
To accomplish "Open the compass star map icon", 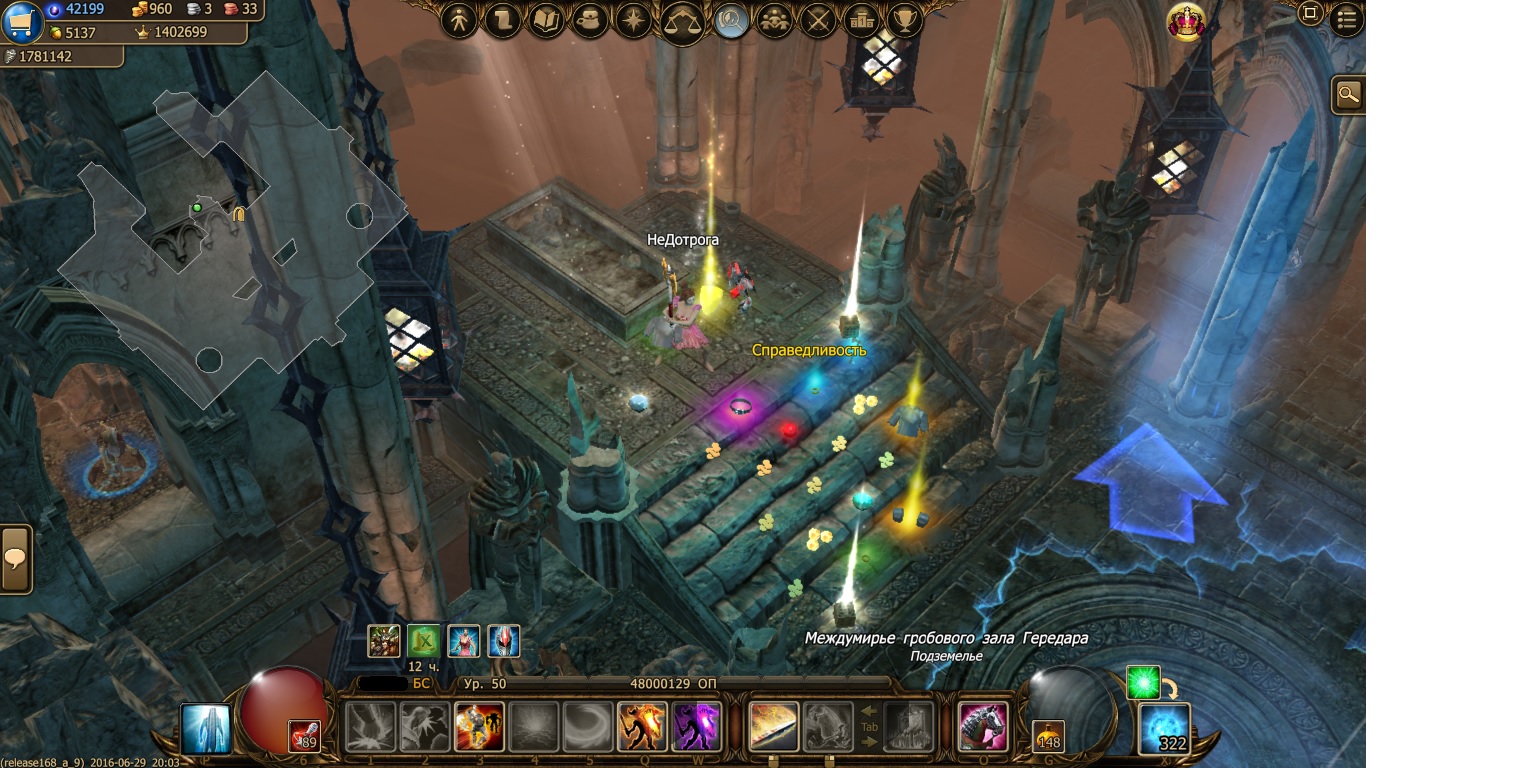I will tap(634, 20).
